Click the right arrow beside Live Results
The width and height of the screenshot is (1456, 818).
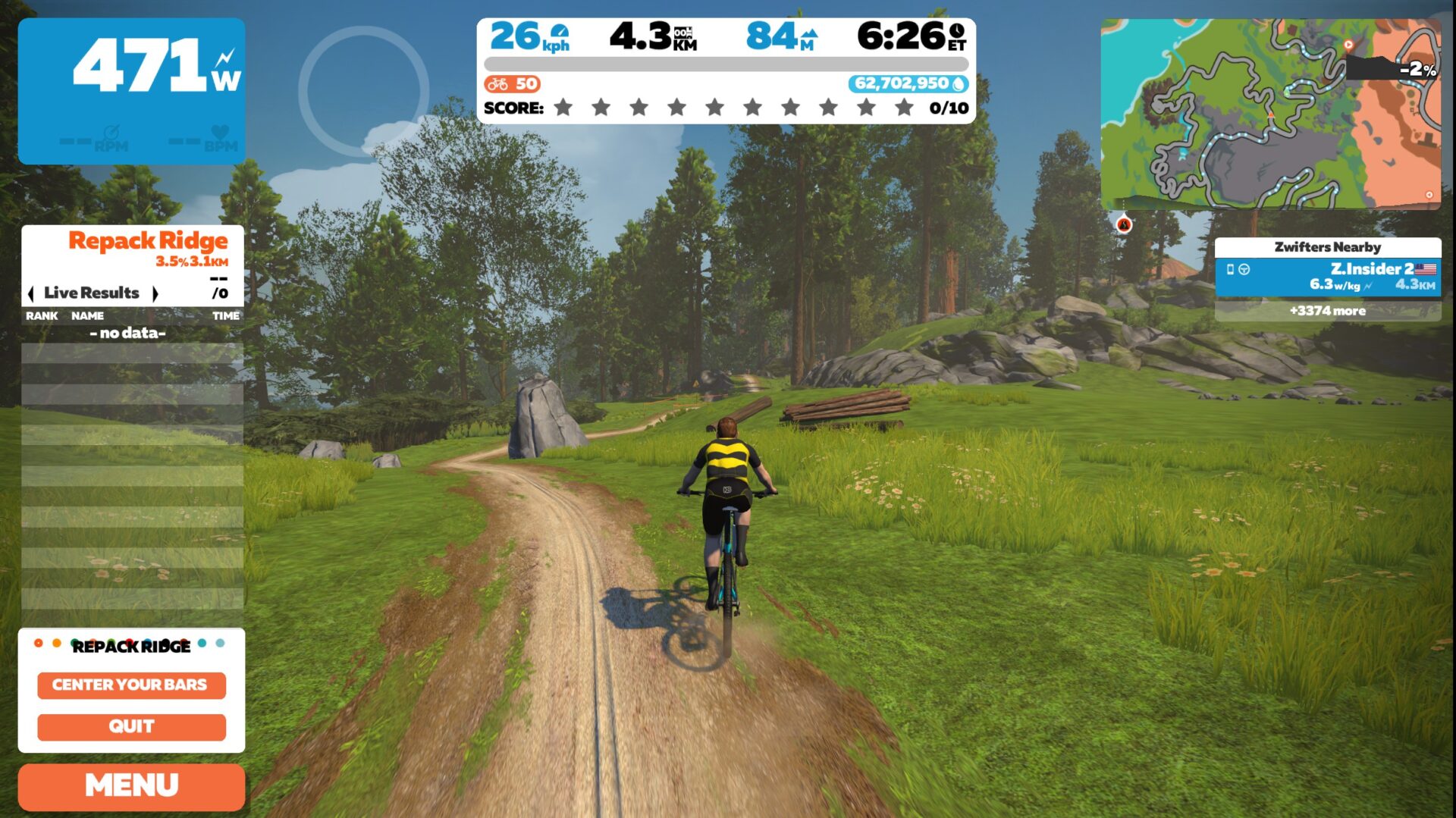157,293
